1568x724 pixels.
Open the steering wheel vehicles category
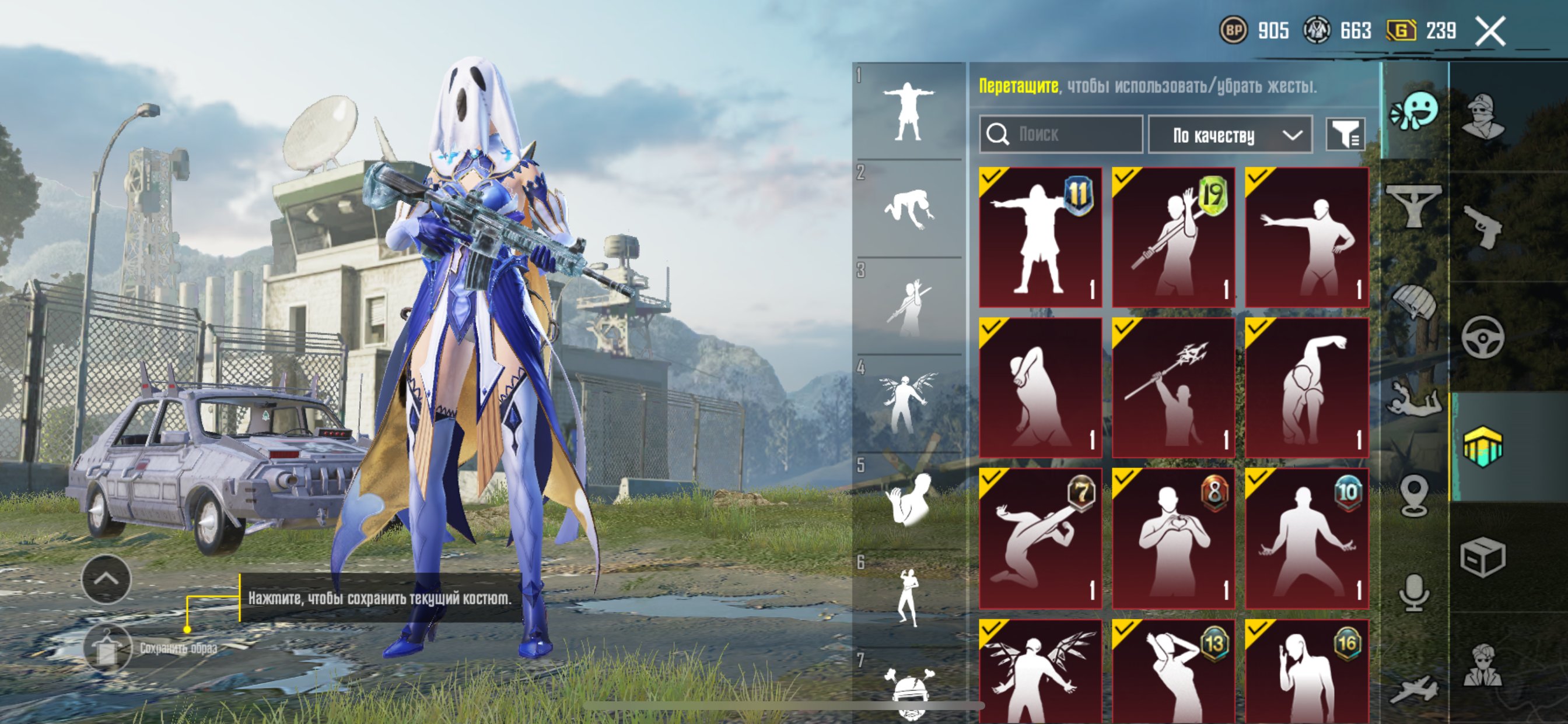click(1482, 336)
